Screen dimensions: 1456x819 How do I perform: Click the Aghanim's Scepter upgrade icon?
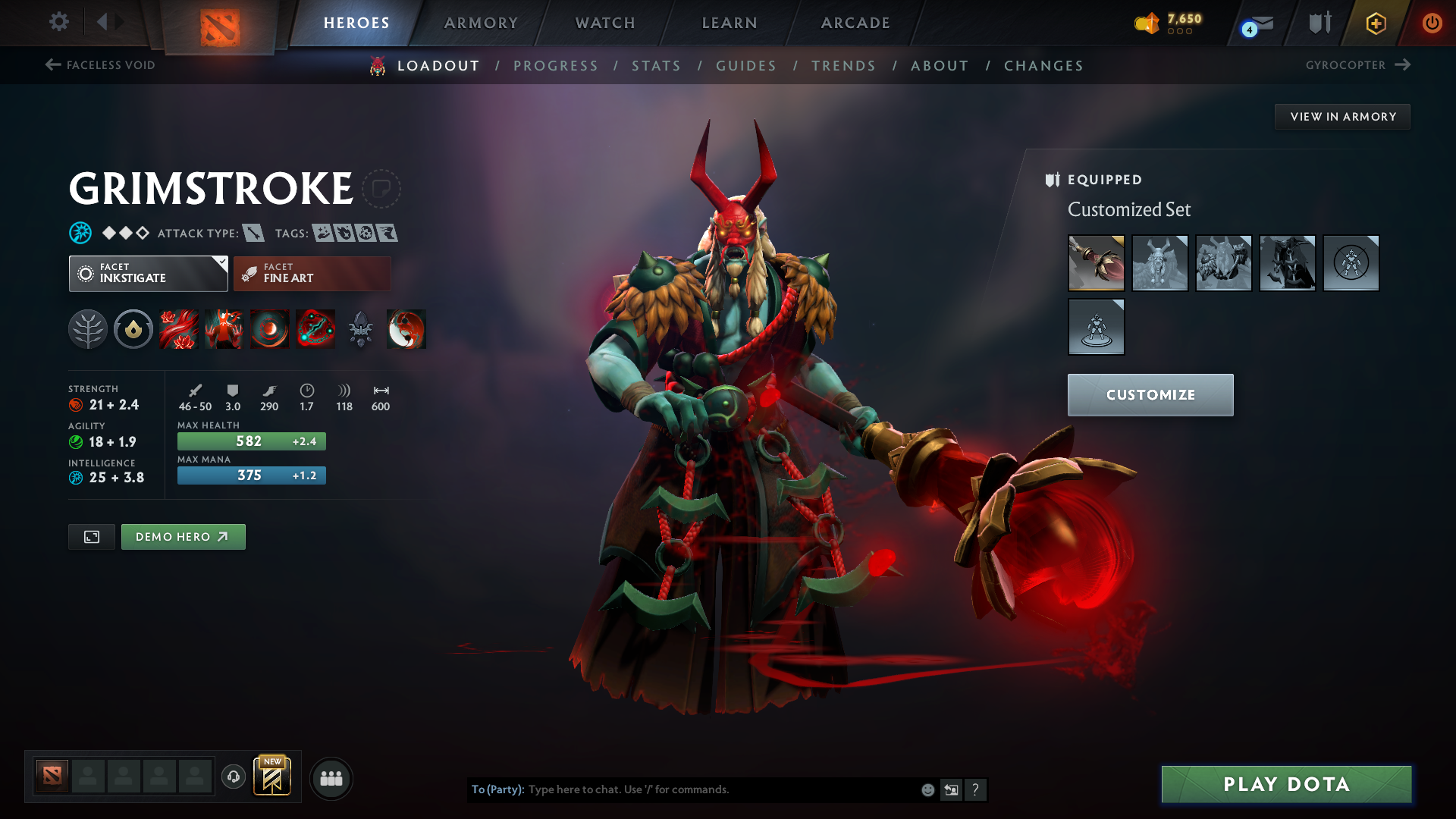pos(359,329)
